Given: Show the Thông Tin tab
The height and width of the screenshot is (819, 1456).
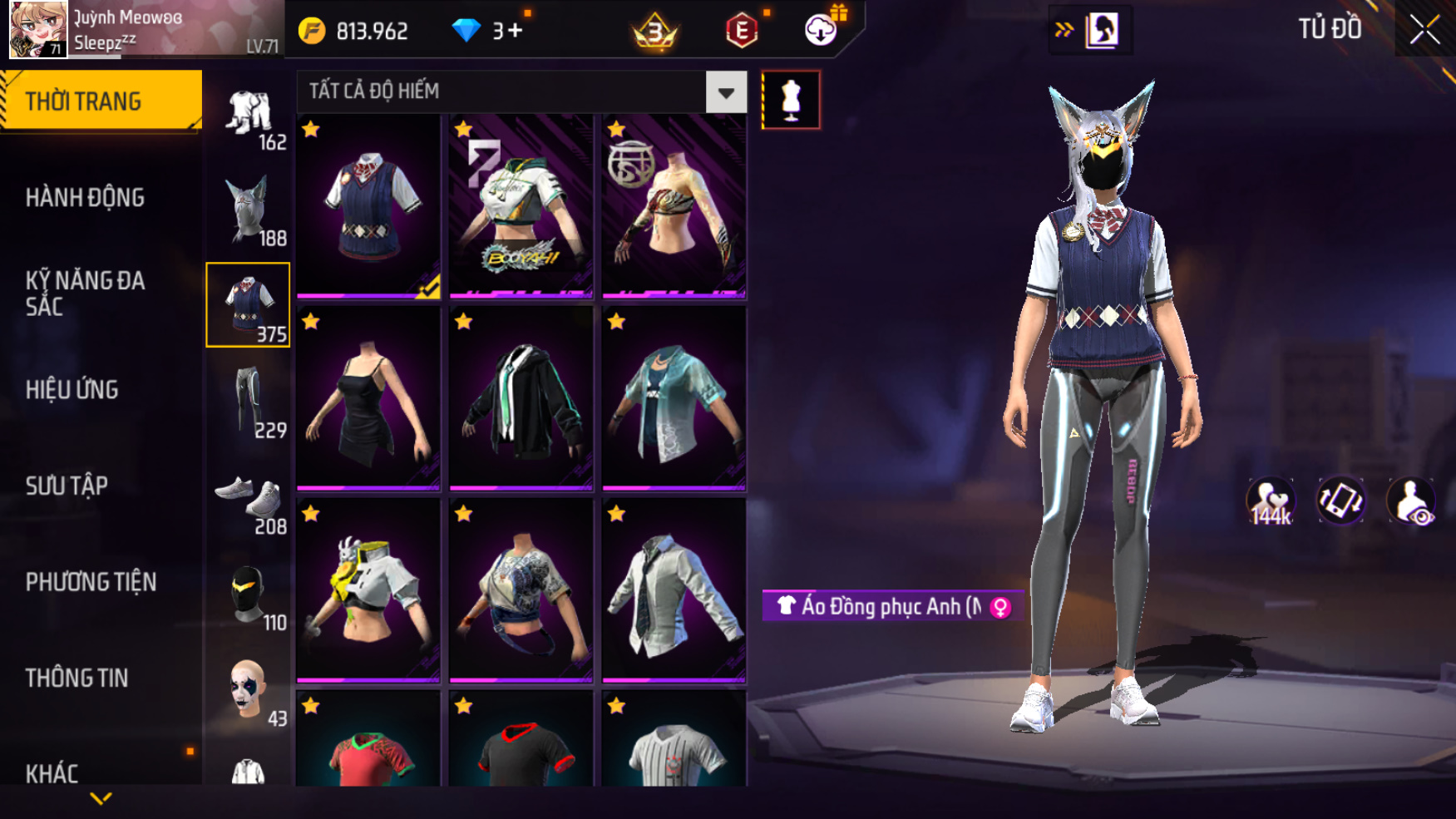Looking at the screenshot, I should coord(77,678).
